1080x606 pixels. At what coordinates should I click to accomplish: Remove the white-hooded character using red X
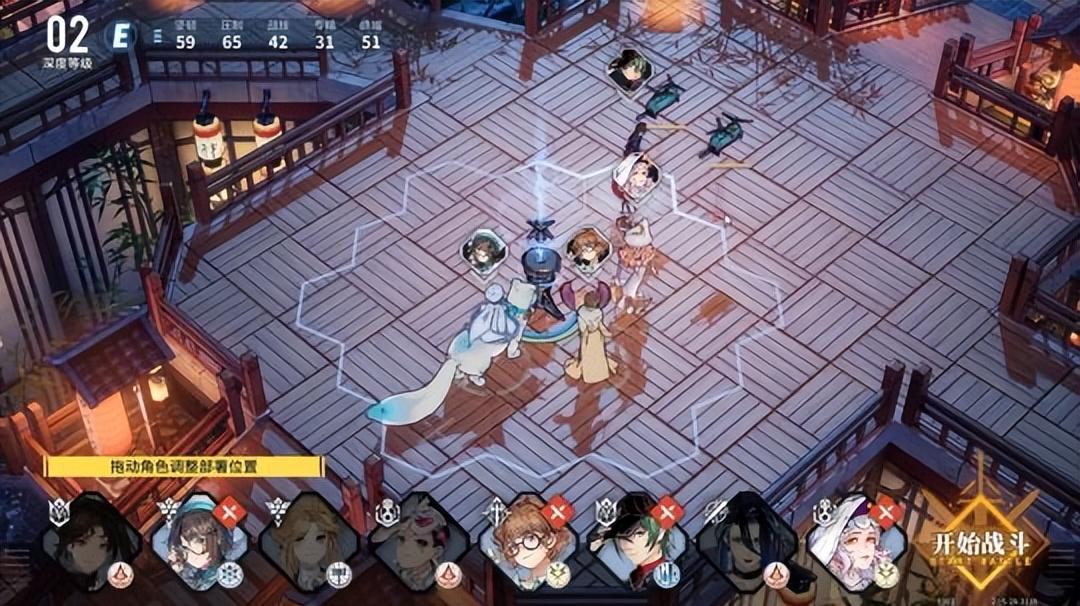(x=885, y=511)
